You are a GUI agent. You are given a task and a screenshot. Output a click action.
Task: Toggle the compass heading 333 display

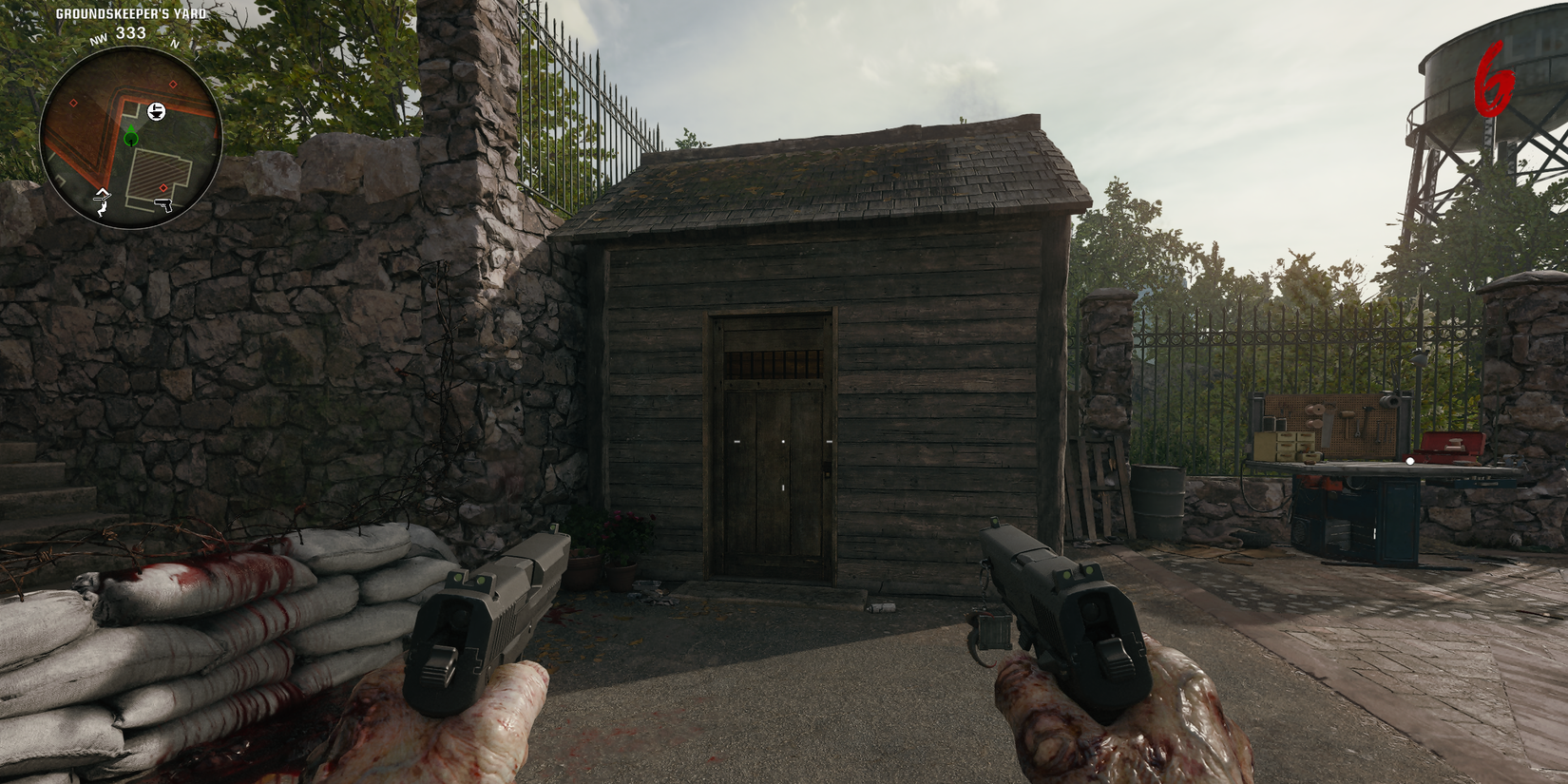pos(130,32)
